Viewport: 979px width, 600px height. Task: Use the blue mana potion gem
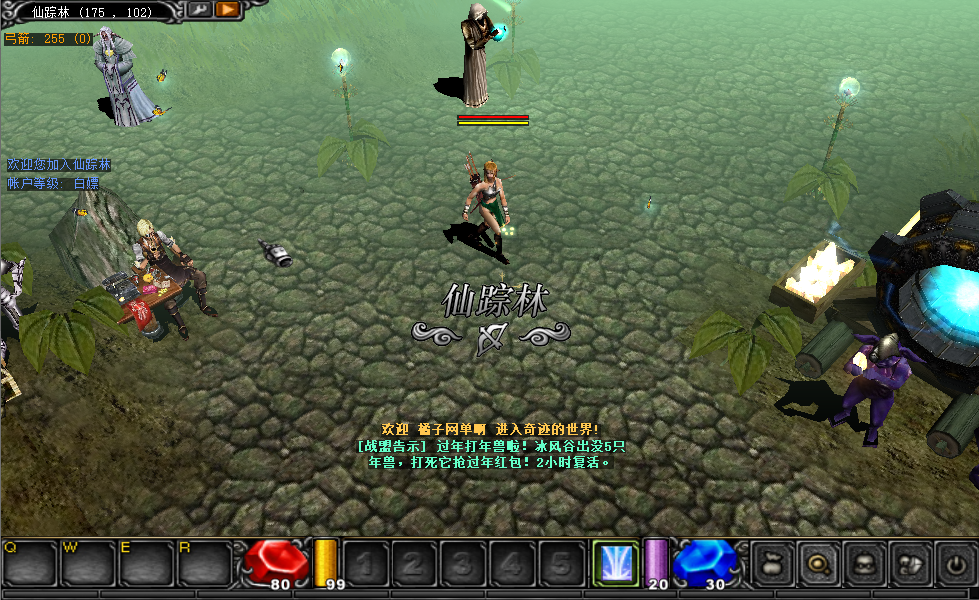705,561
